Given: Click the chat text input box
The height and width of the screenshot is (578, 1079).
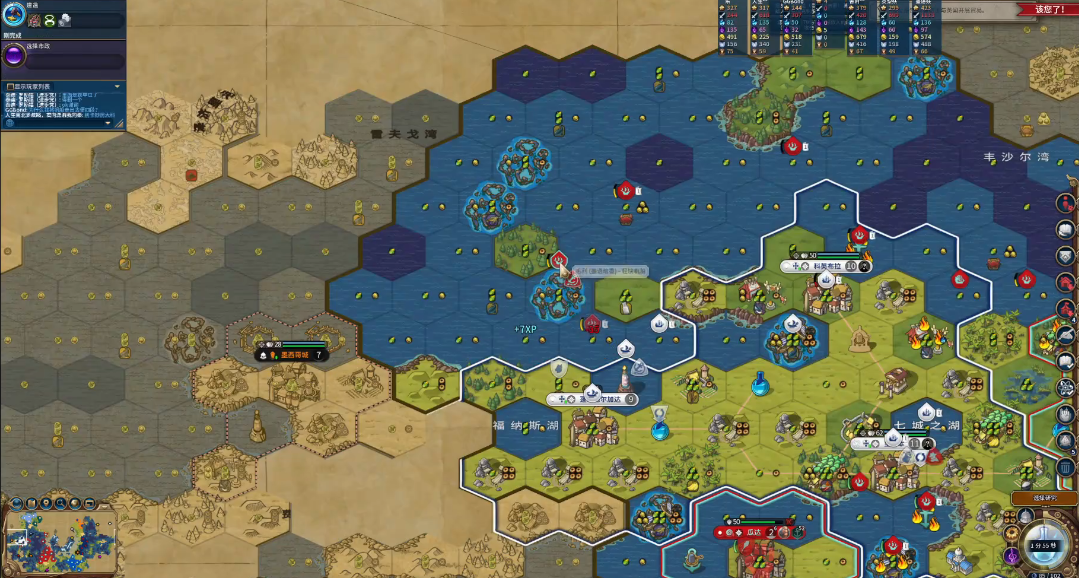Looking at the screenshot, I should point(60,123).
